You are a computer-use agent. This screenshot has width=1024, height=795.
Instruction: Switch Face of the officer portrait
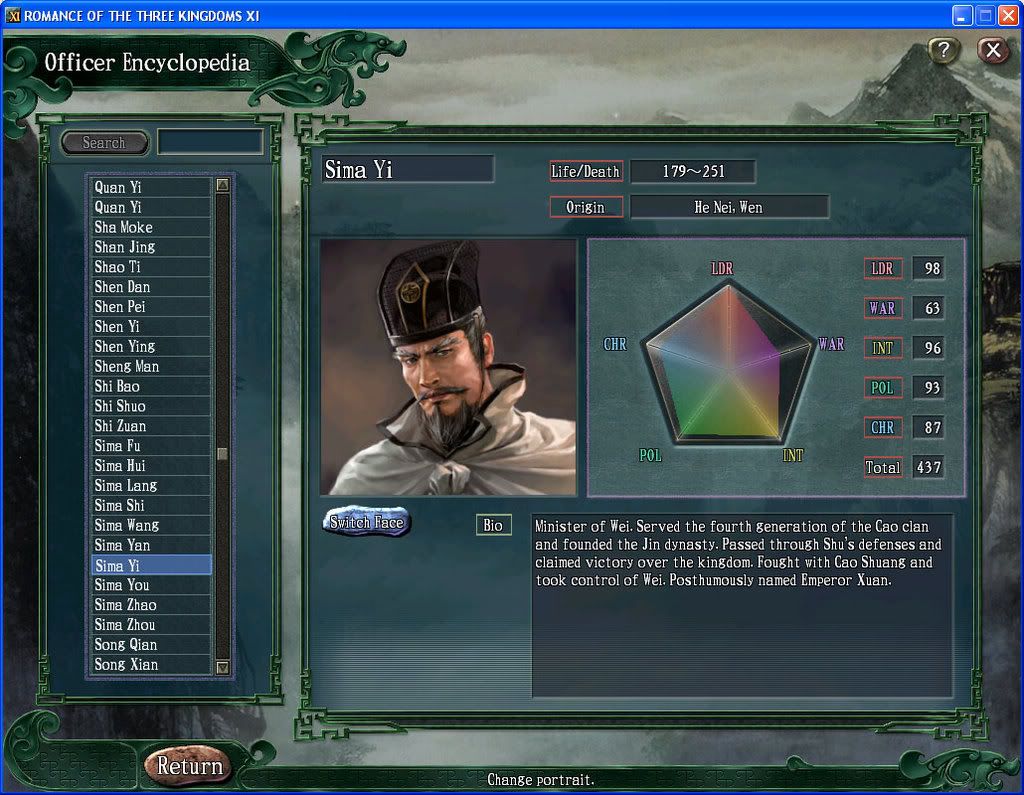(x=366, y=522)
